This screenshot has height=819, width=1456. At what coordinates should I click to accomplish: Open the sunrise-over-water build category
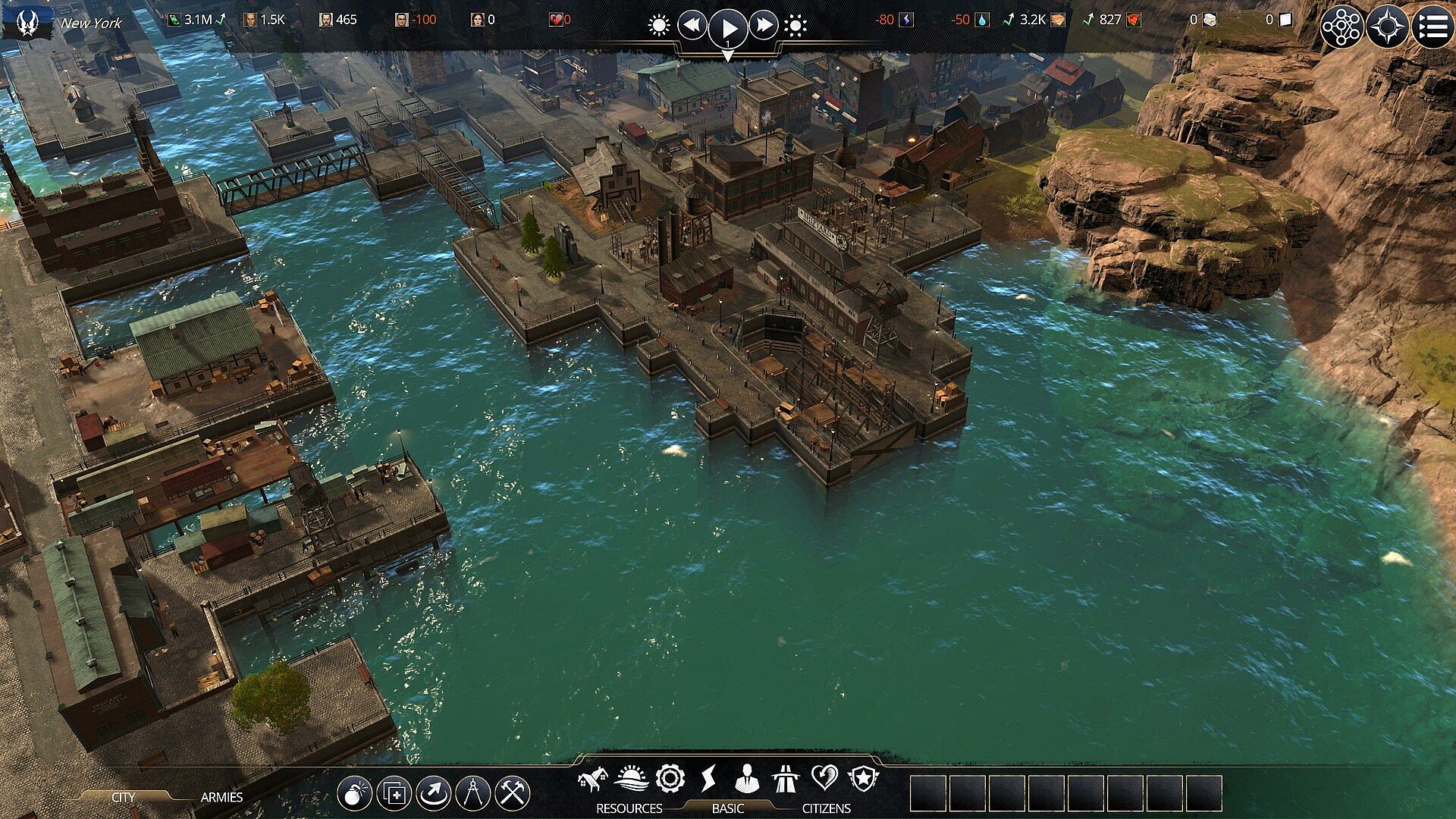pos(631,779)
